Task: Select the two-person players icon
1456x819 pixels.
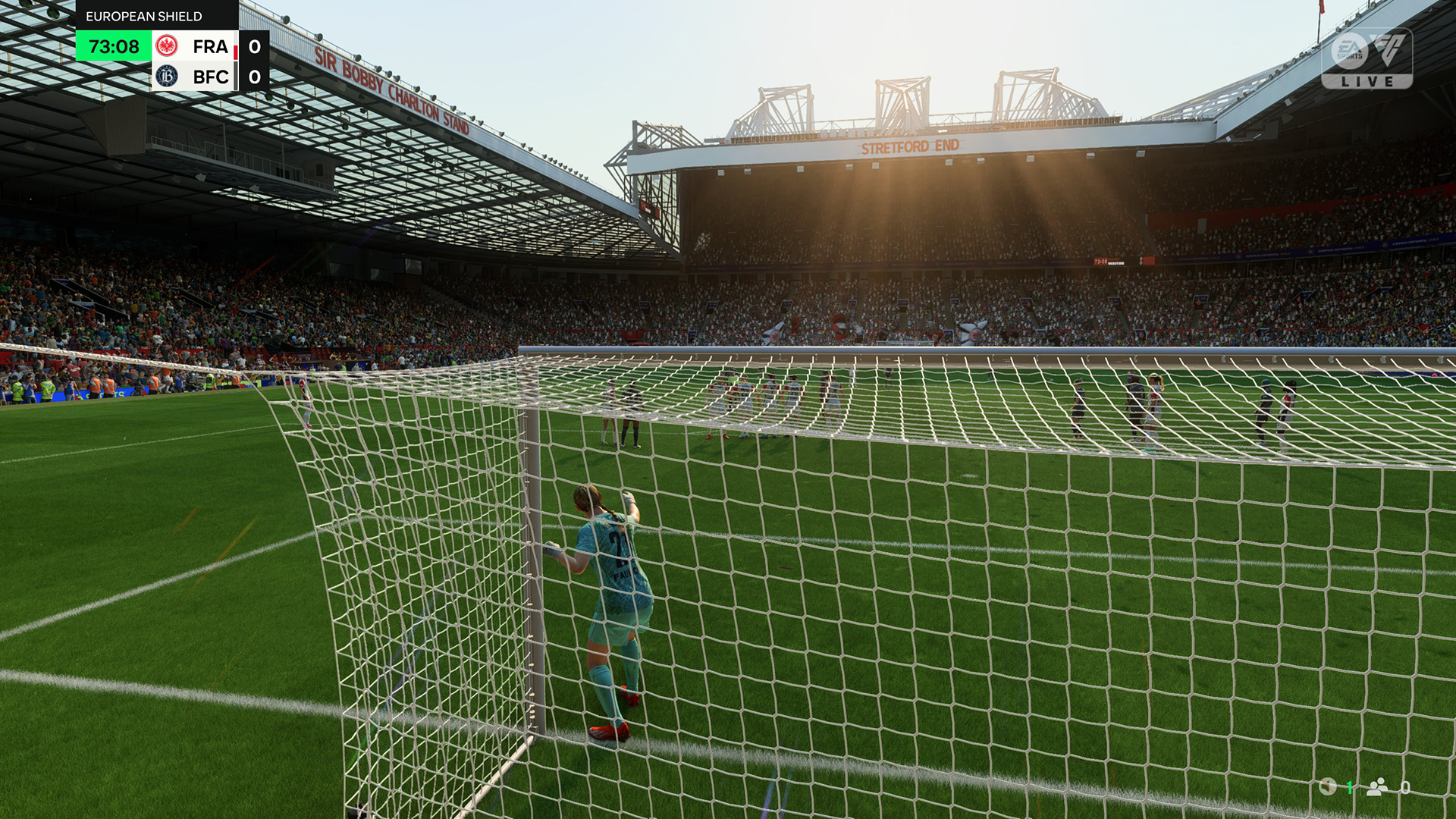Action: click(x=1377, y=787)
